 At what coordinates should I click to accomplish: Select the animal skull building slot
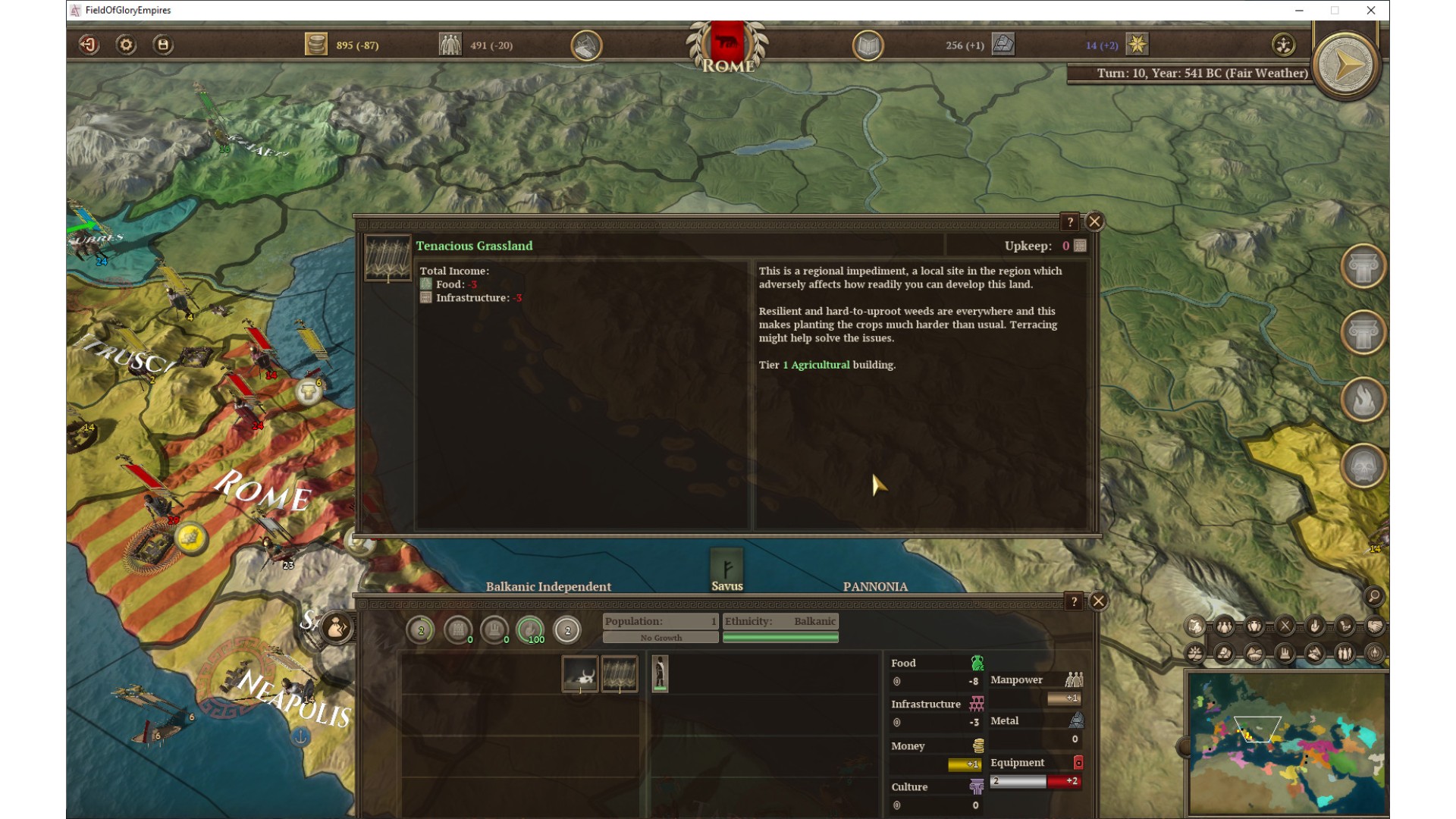click(x=580, y=674)
